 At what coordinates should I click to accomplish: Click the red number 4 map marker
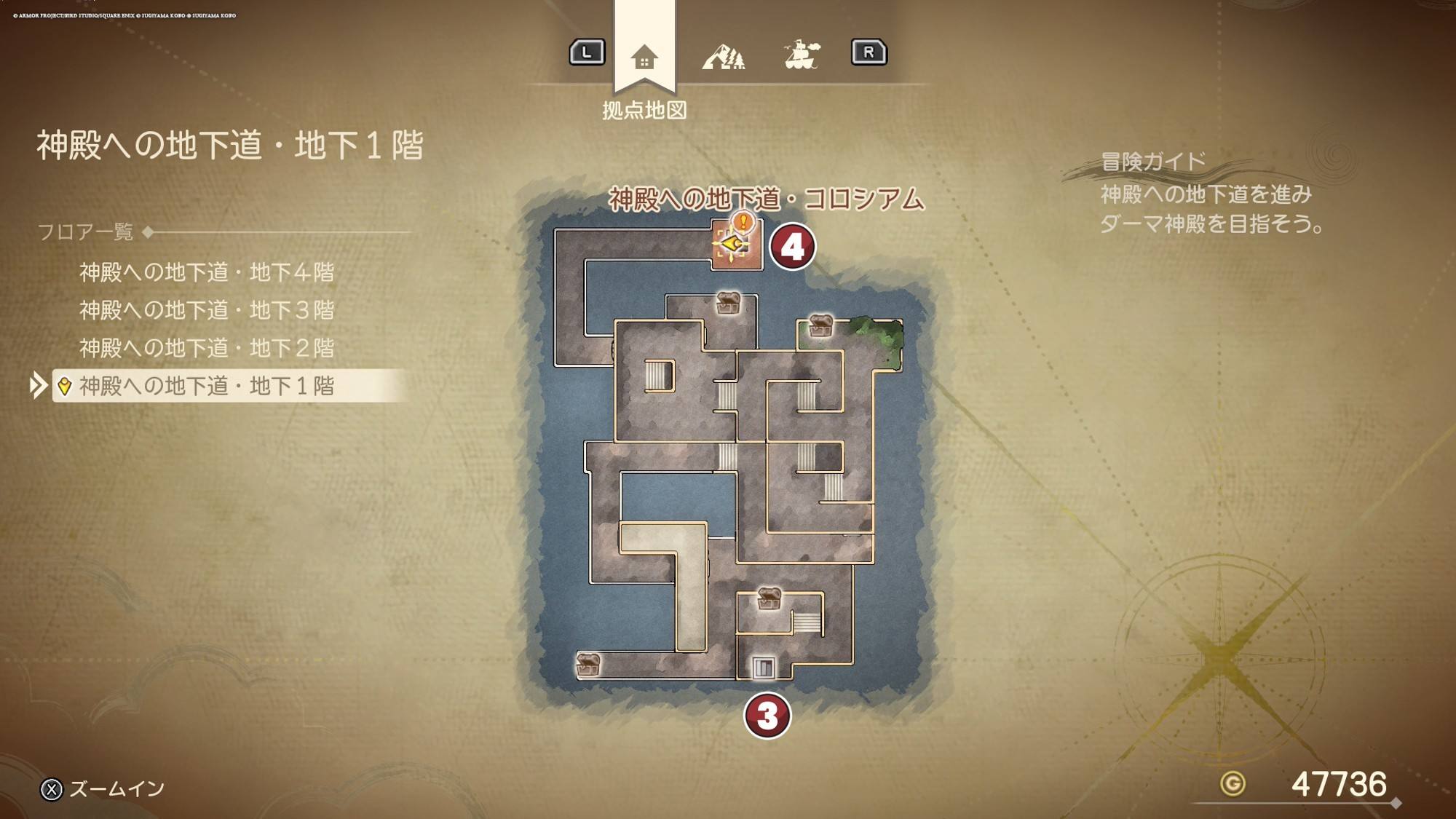(x=792, y=247)
